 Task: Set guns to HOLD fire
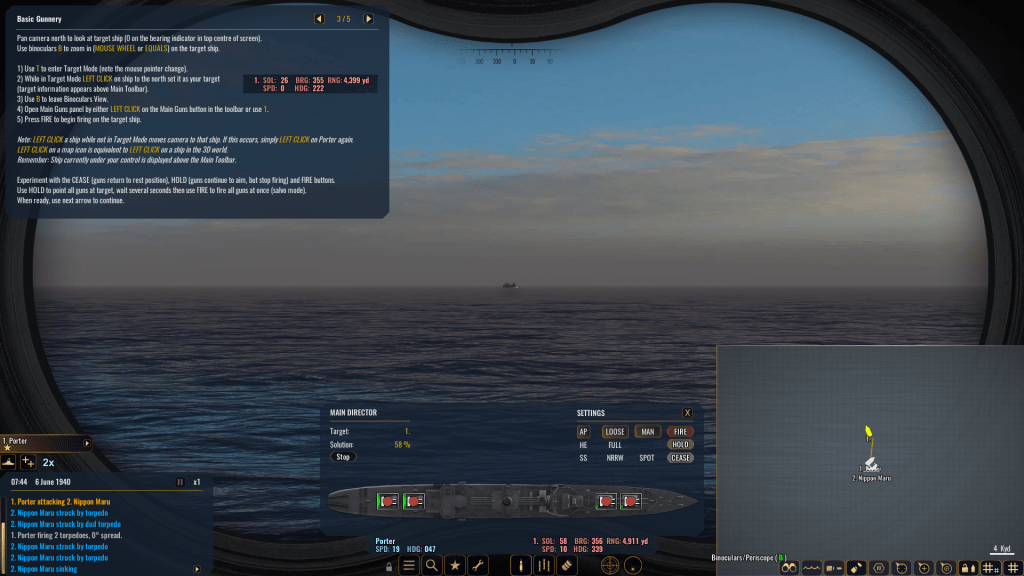pyautogui.click(x=680, y=444)
